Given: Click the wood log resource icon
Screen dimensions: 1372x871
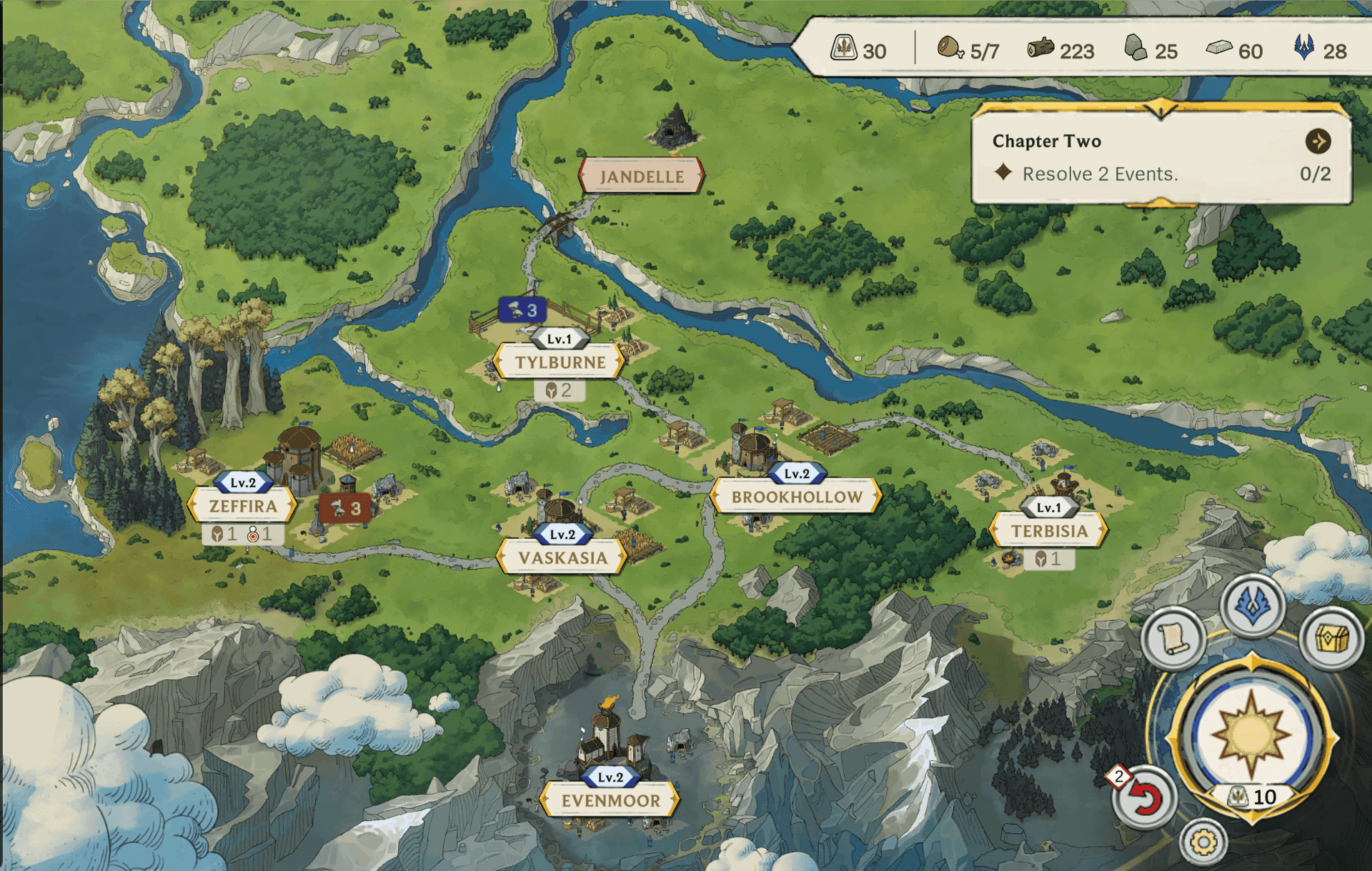Looking at the screenshot, I should 1043,47.
